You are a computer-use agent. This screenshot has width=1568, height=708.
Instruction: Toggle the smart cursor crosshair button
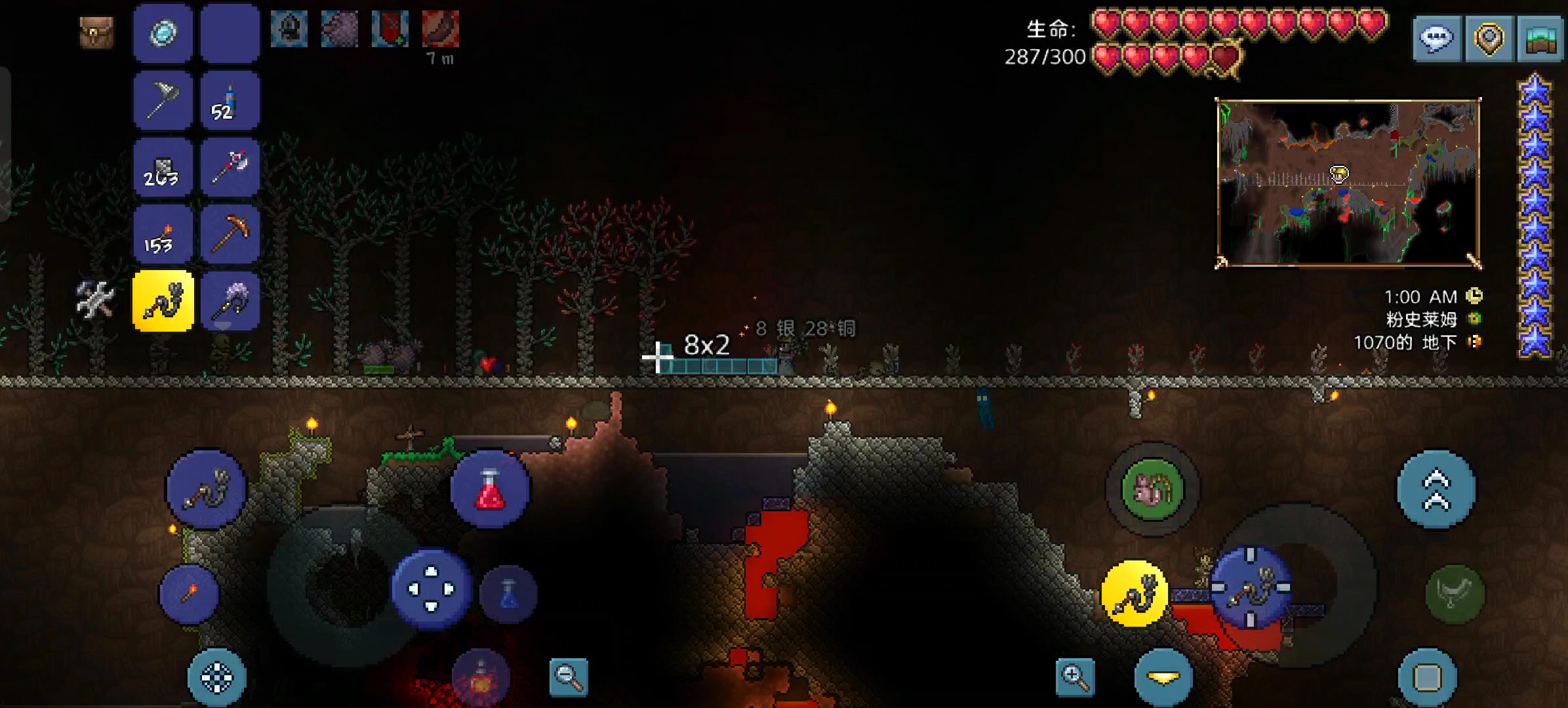click(x=217, y=678)
